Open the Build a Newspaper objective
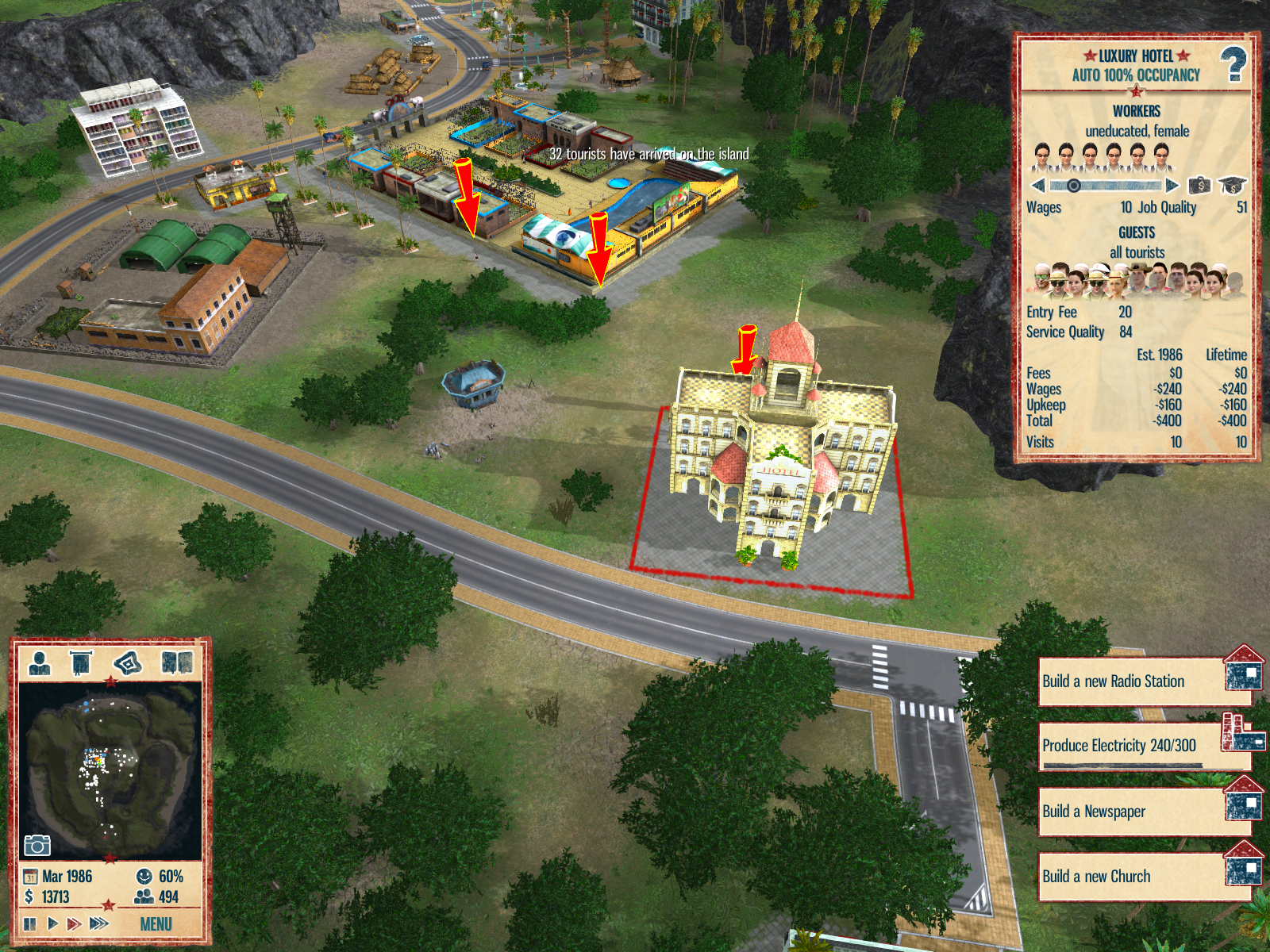1270x952 pixels. pyautogui.click(x=1135, y=812)
